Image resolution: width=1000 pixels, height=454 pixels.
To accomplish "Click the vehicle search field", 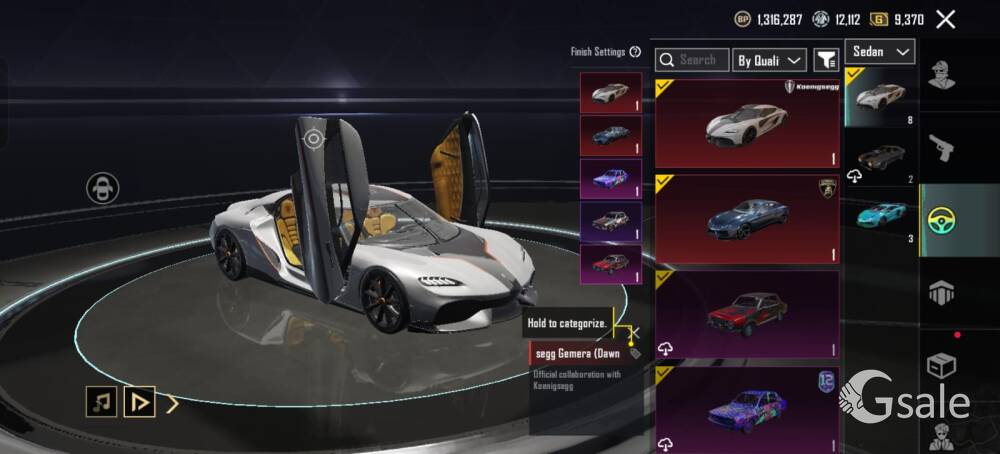I will pyautogui.click(x=692, y=60).
